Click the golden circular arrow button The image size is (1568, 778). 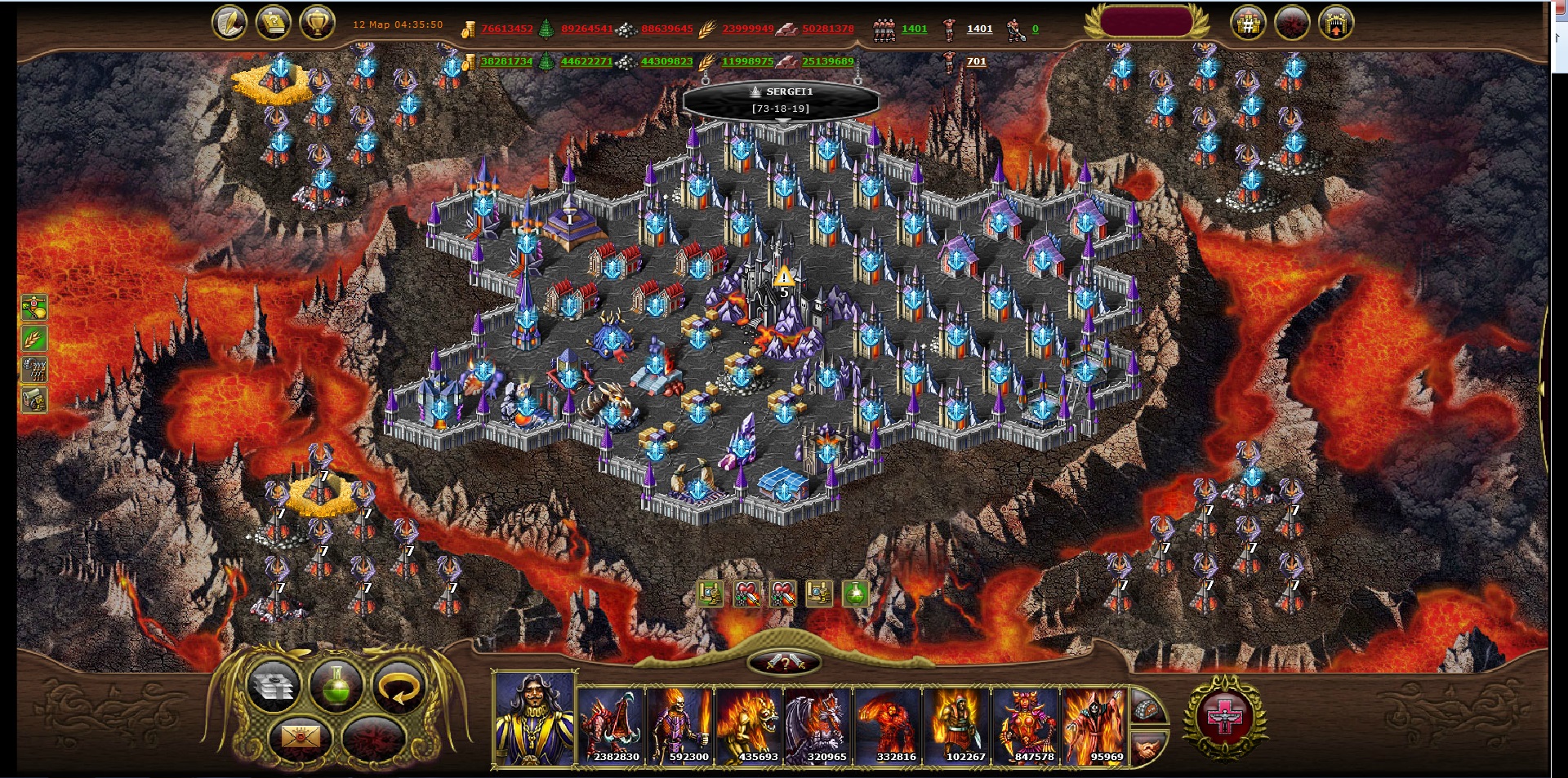399,686
